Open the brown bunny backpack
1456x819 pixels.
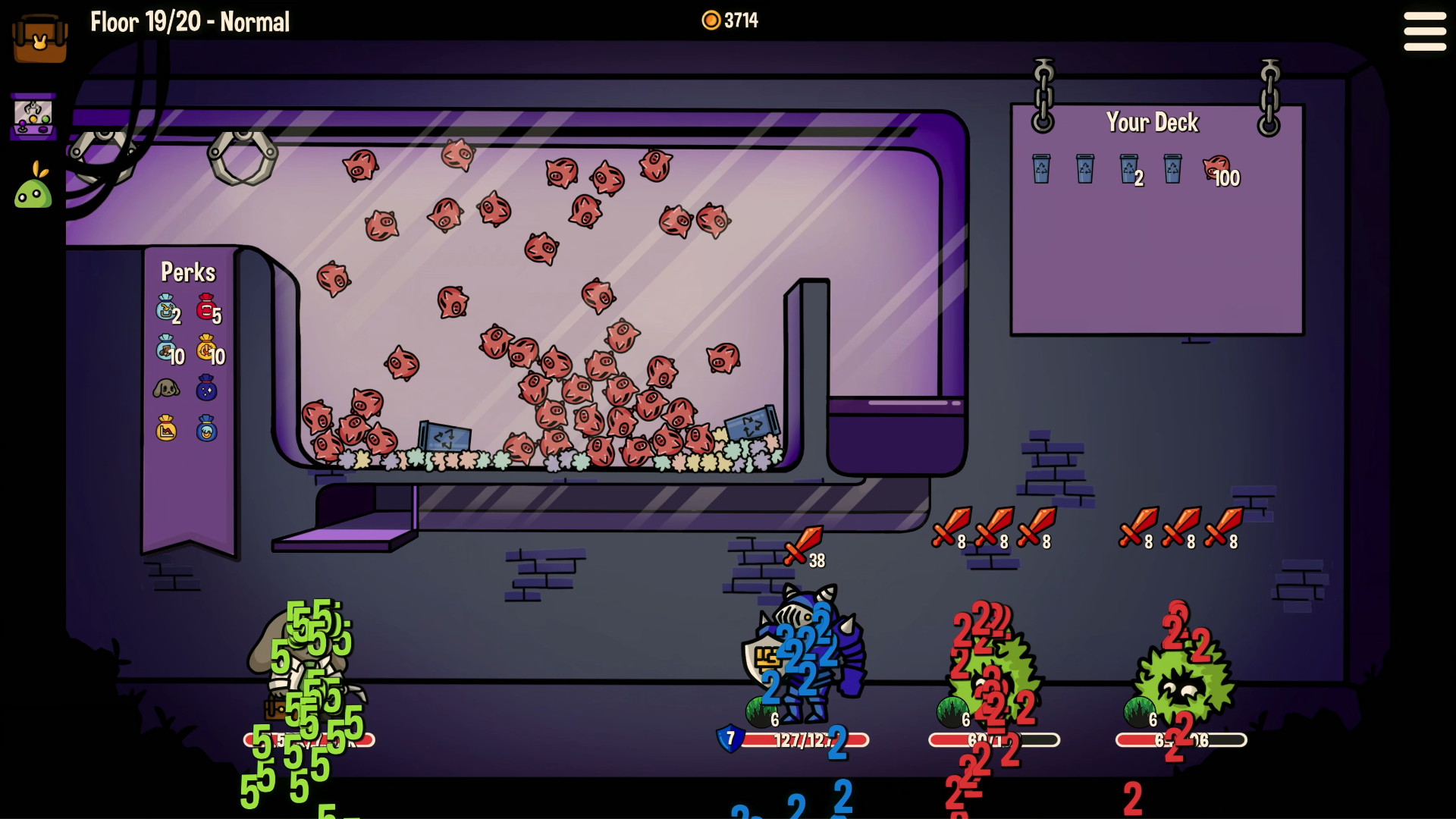coord(40,38)
